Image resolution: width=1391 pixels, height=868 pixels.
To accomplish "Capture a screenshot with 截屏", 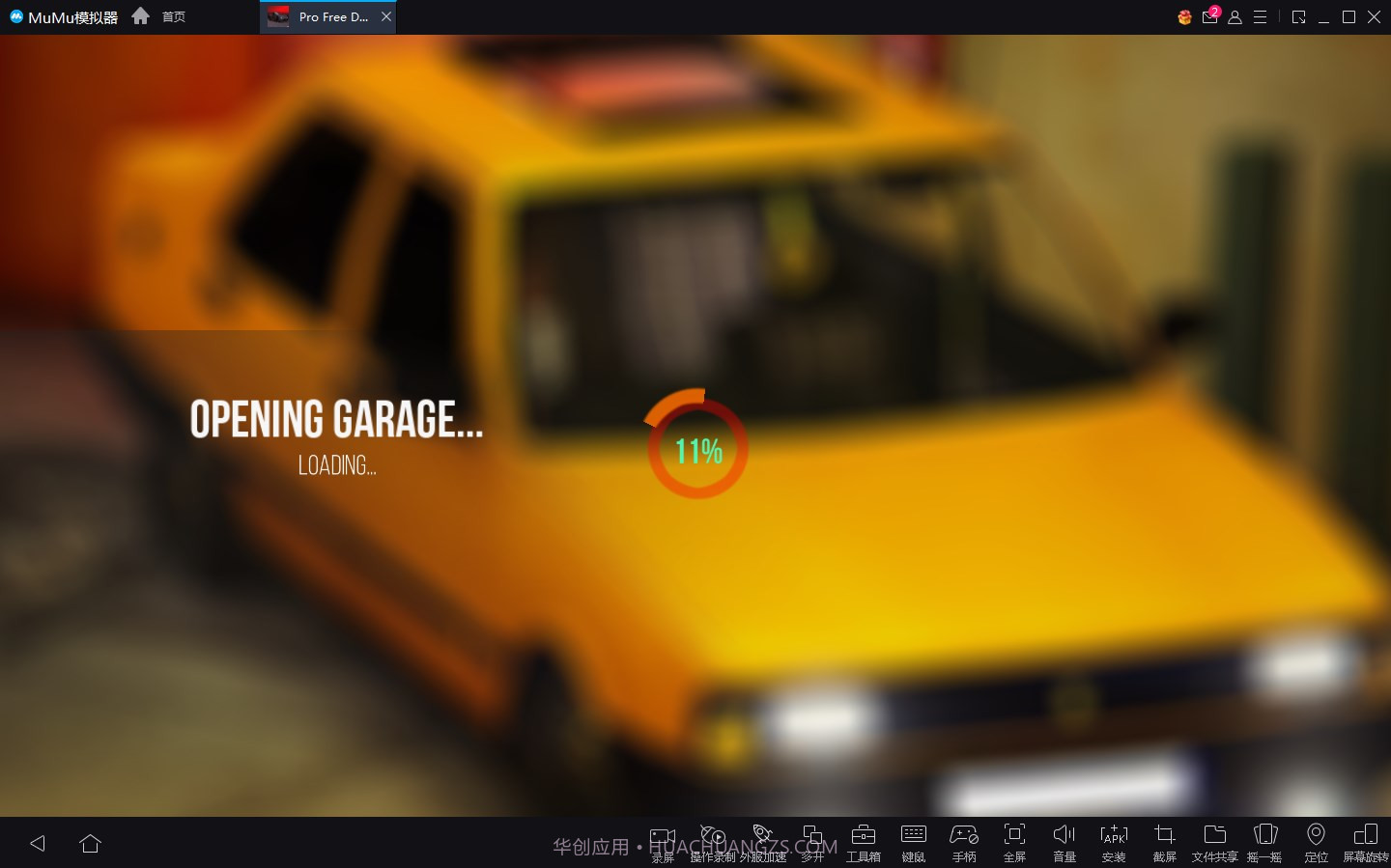I will point(1164,838).
